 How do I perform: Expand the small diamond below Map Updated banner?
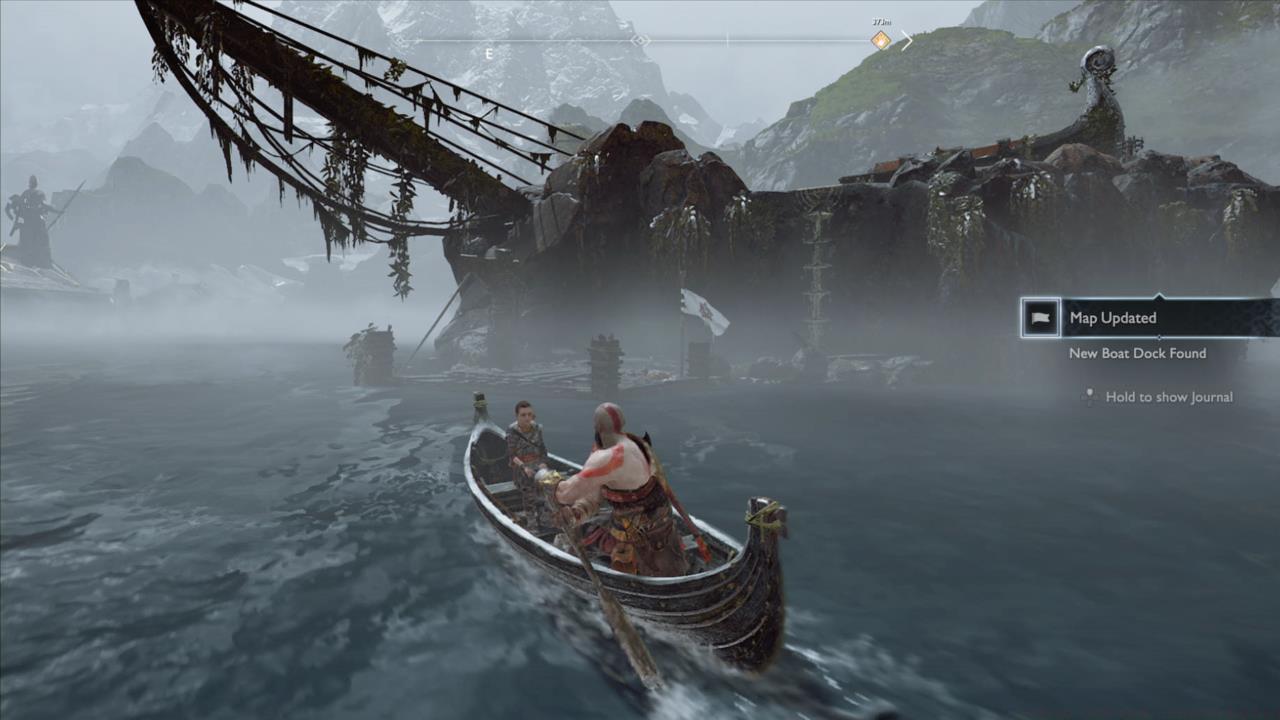1161,337
